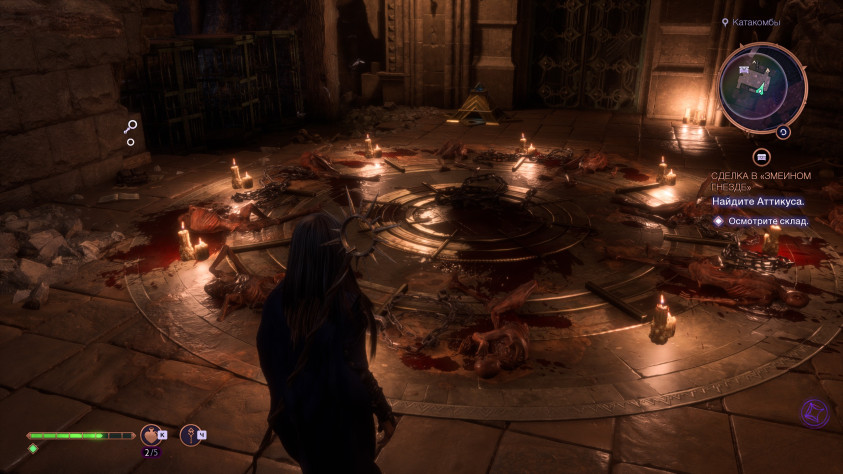Activate the staff spell icon
Screen dimensions: 843x474
click(x=189, y=435)
